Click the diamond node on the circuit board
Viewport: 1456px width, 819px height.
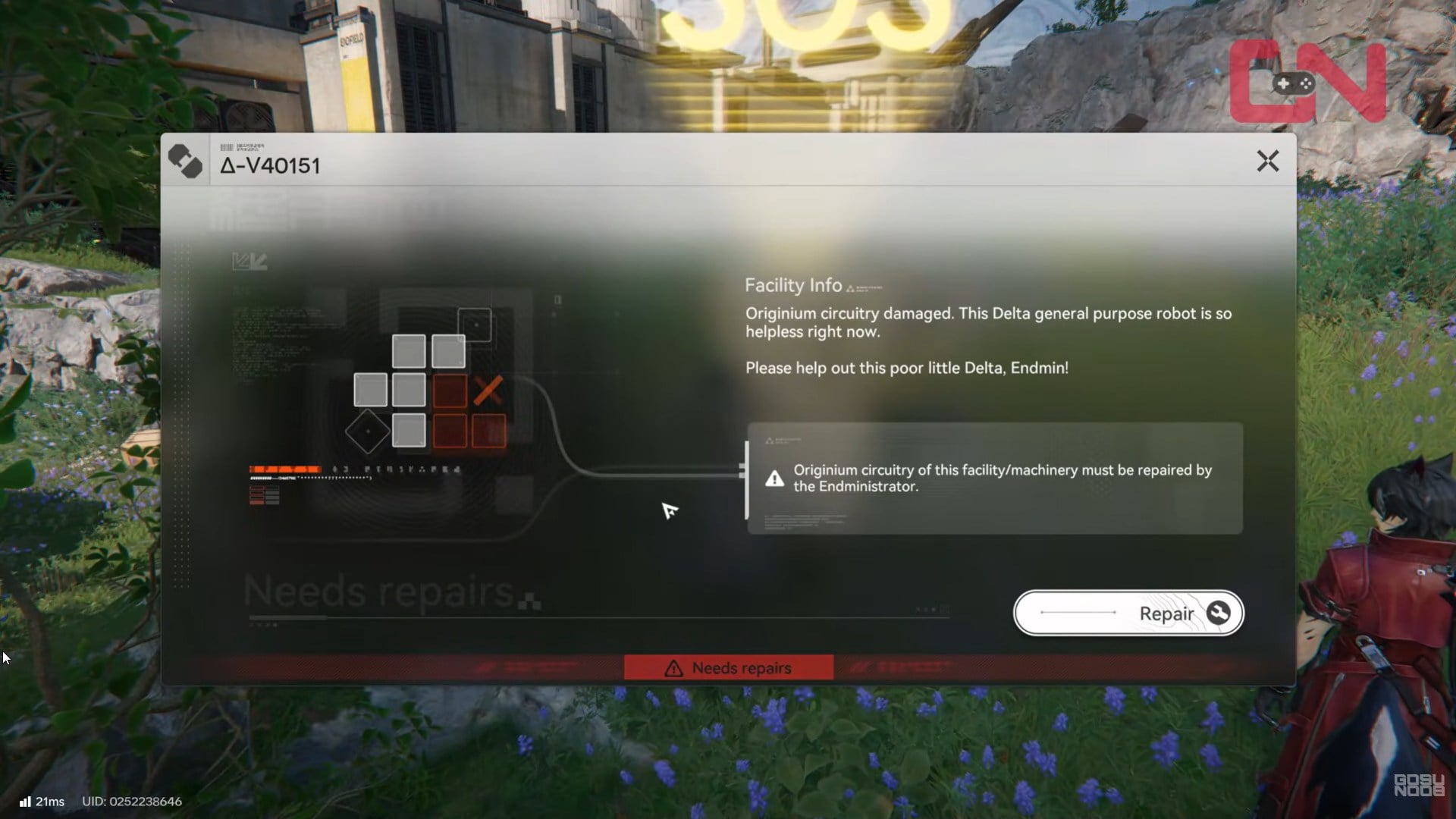(367, 430)
